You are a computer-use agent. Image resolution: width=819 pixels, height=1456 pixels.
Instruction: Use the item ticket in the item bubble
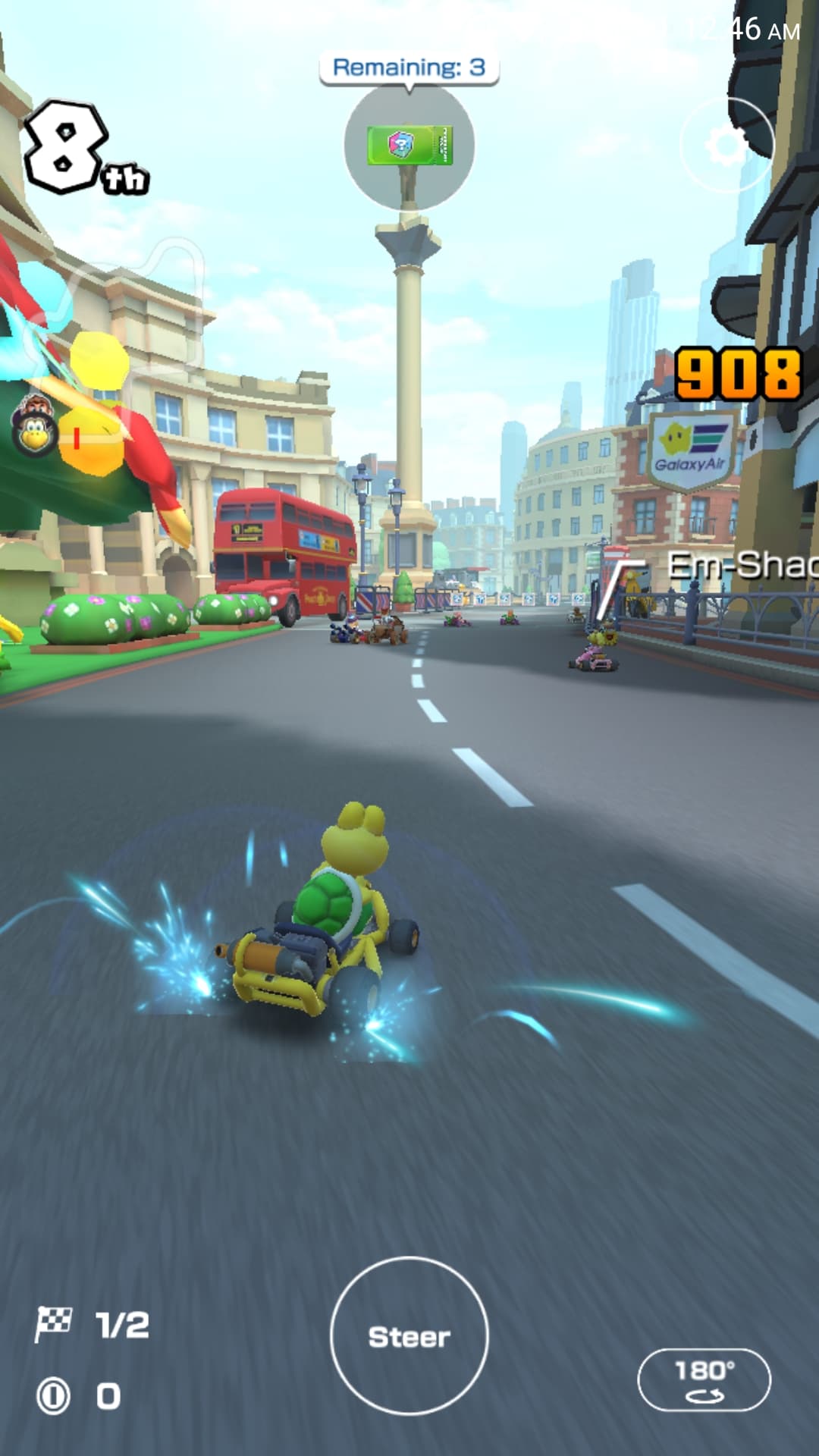point(409,146)
